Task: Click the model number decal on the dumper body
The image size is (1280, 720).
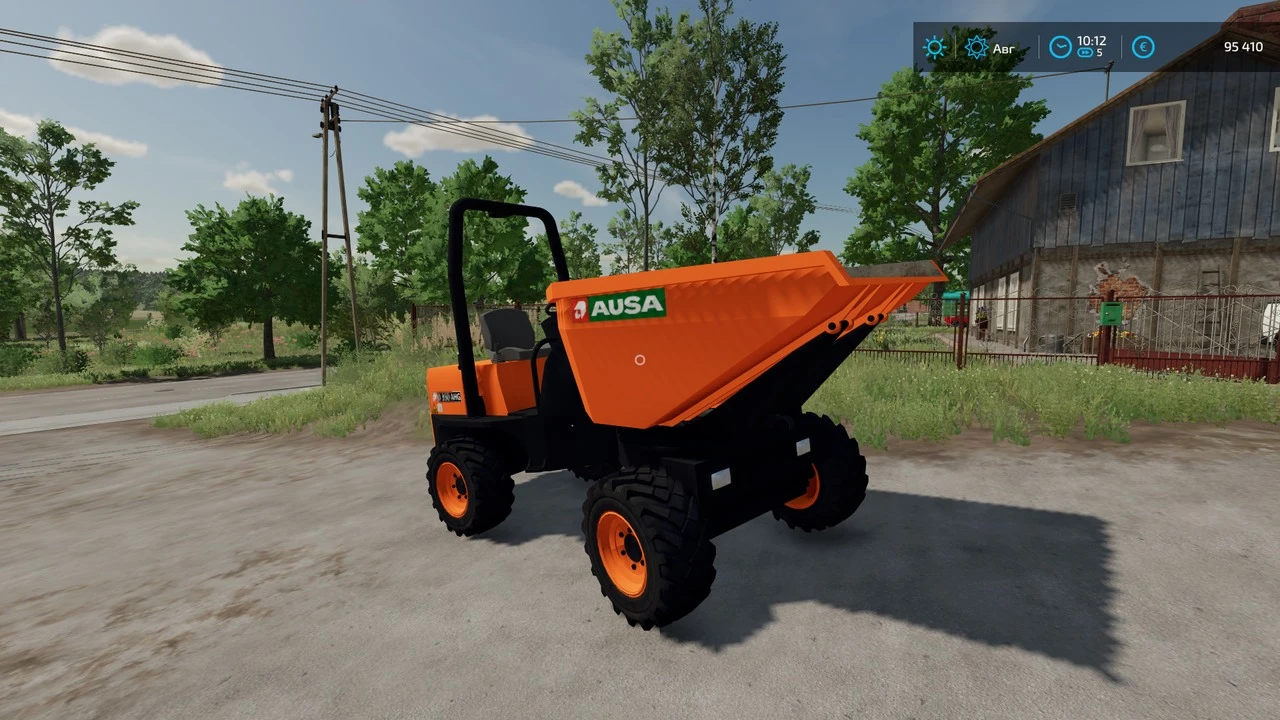Action: (447, 397)
